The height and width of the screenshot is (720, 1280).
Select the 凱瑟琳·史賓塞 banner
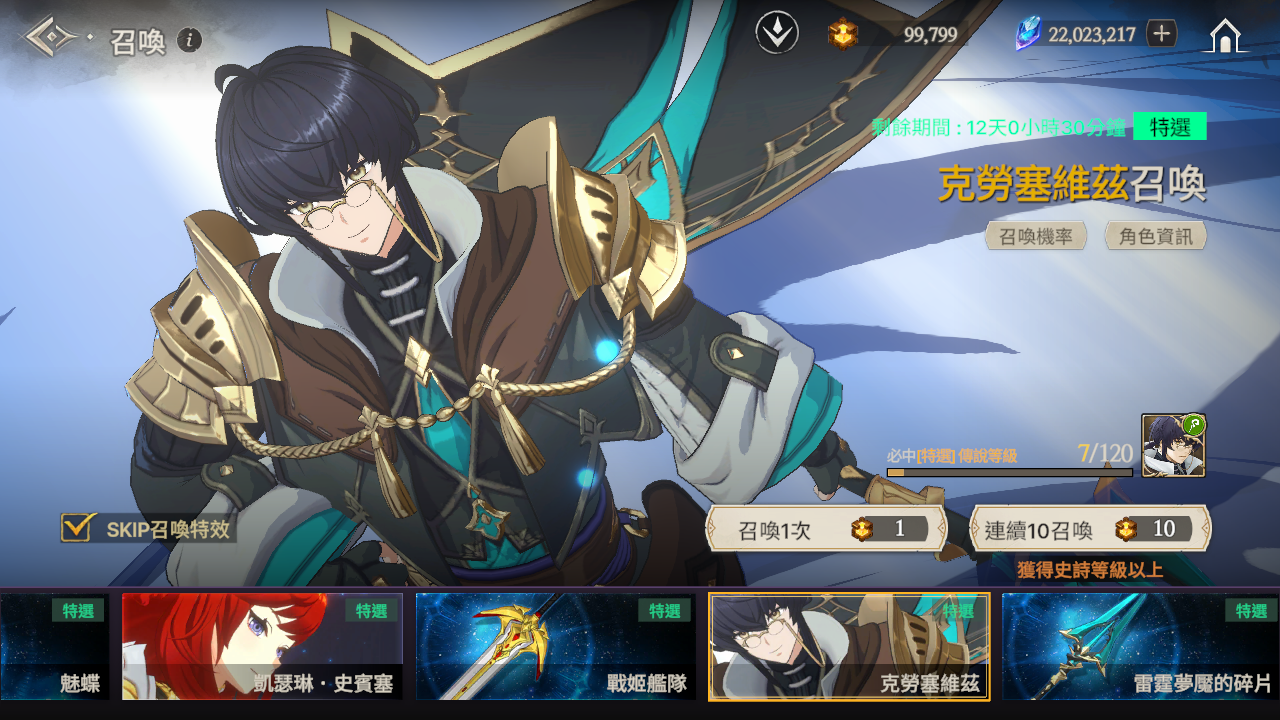[x=262, y=646]
